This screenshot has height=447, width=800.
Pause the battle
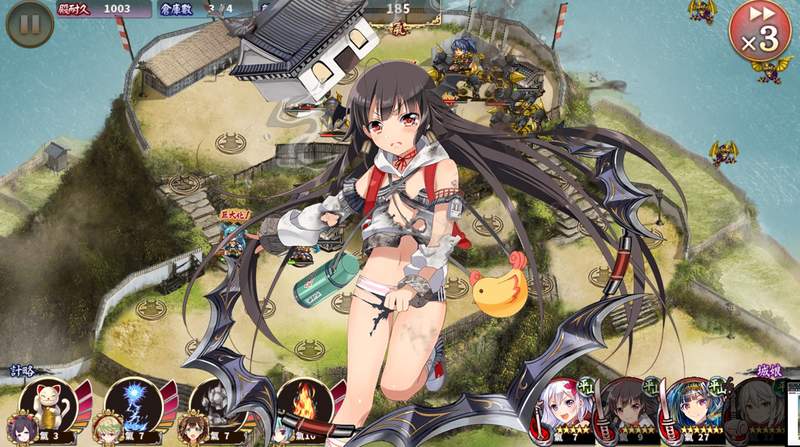pos(30,24)
